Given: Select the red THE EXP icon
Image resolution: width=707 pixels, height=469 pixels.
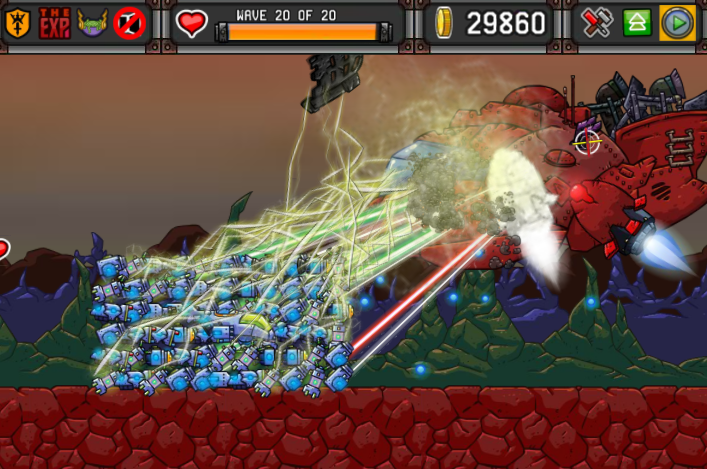Looking at the screenshot, I should pyautogui.click(x=54, y=23).
